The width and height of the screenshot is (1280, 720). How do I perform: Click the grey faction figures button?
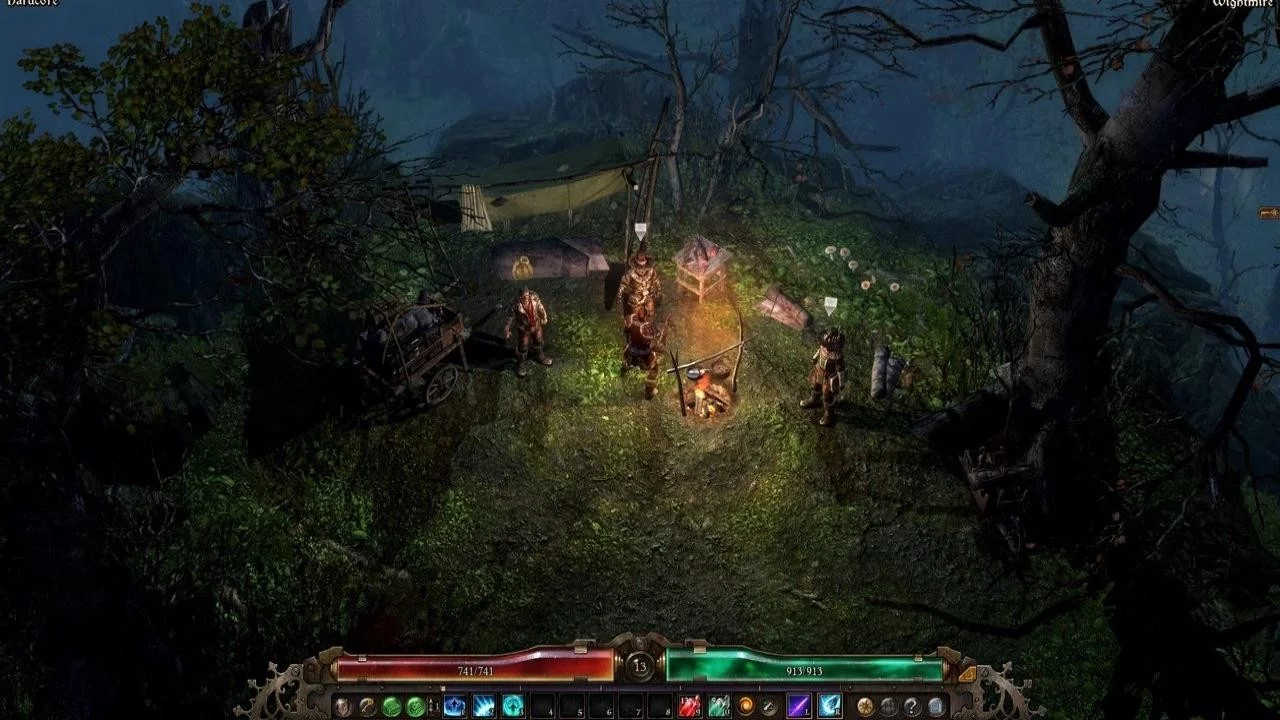(888, 706)
